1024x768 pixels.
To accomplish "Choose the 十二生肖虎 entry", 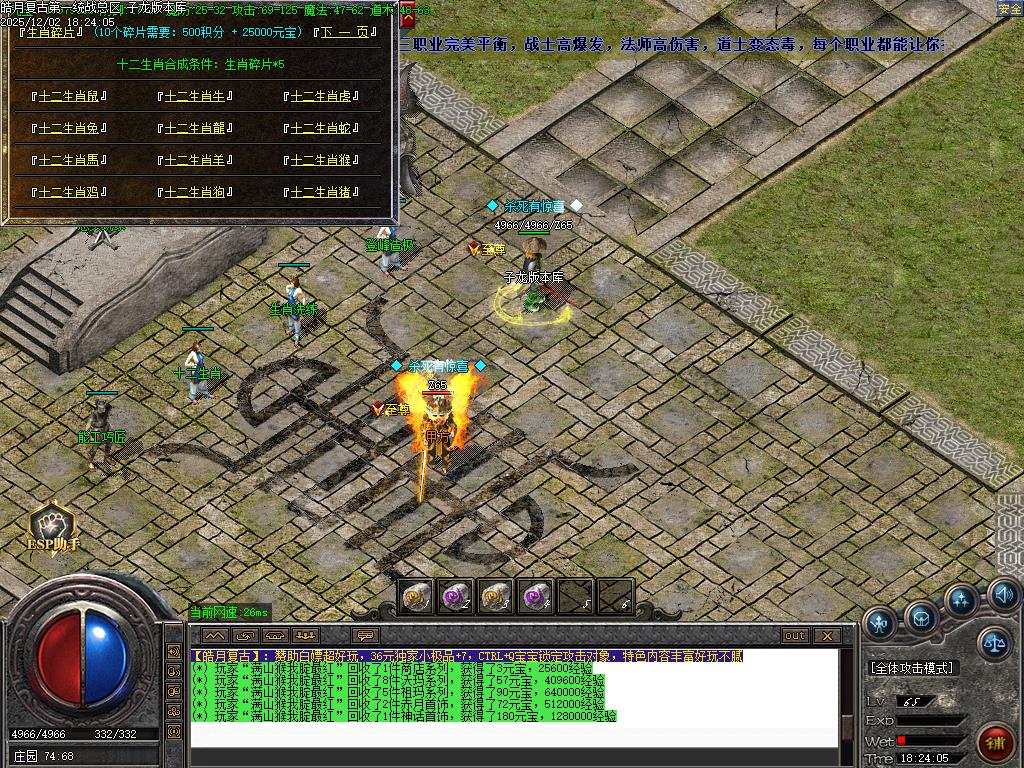I will 321,97.
